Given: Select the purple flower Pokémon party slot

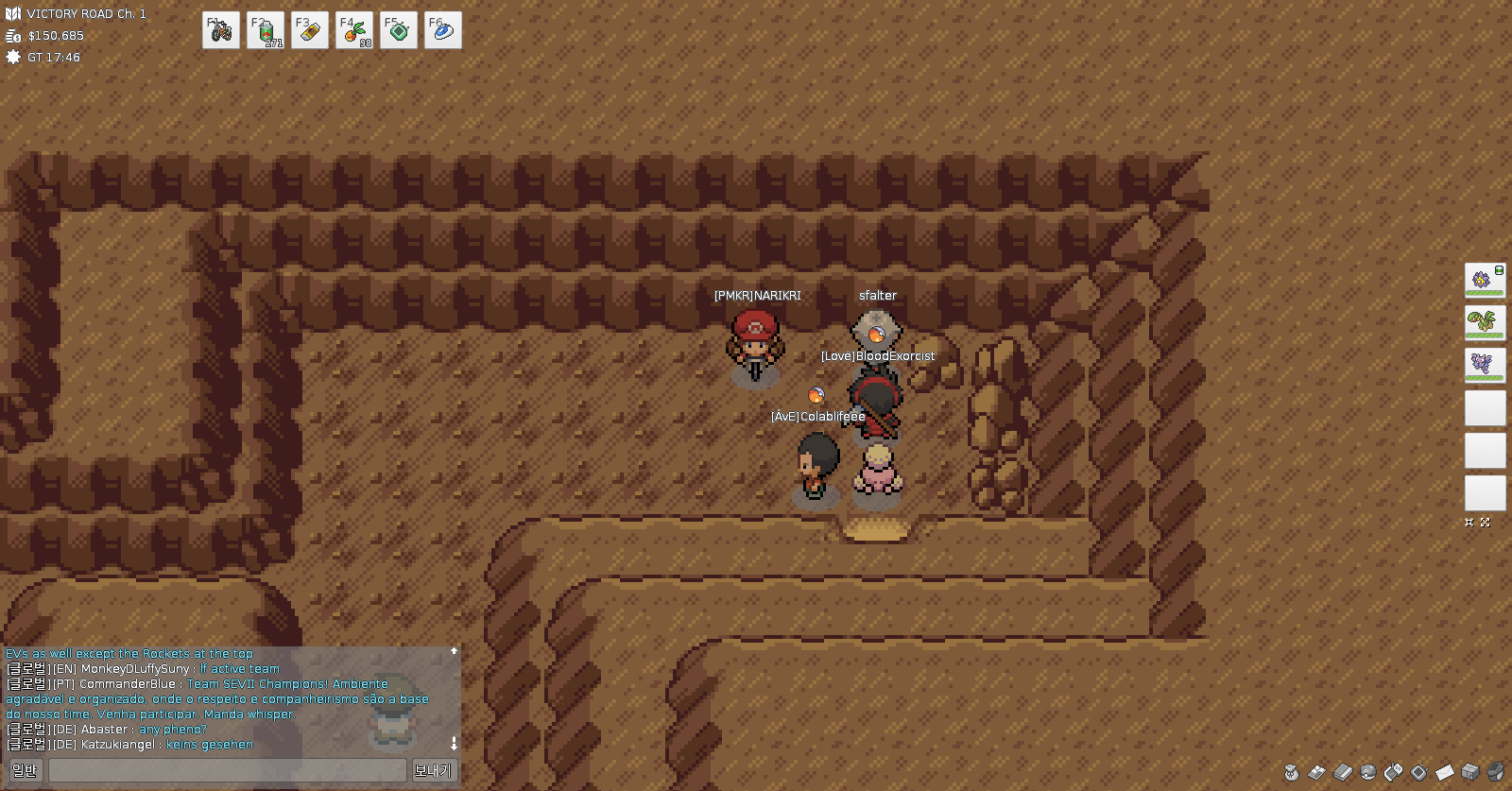Looking at the screenshot, I should coord(1485,281).
